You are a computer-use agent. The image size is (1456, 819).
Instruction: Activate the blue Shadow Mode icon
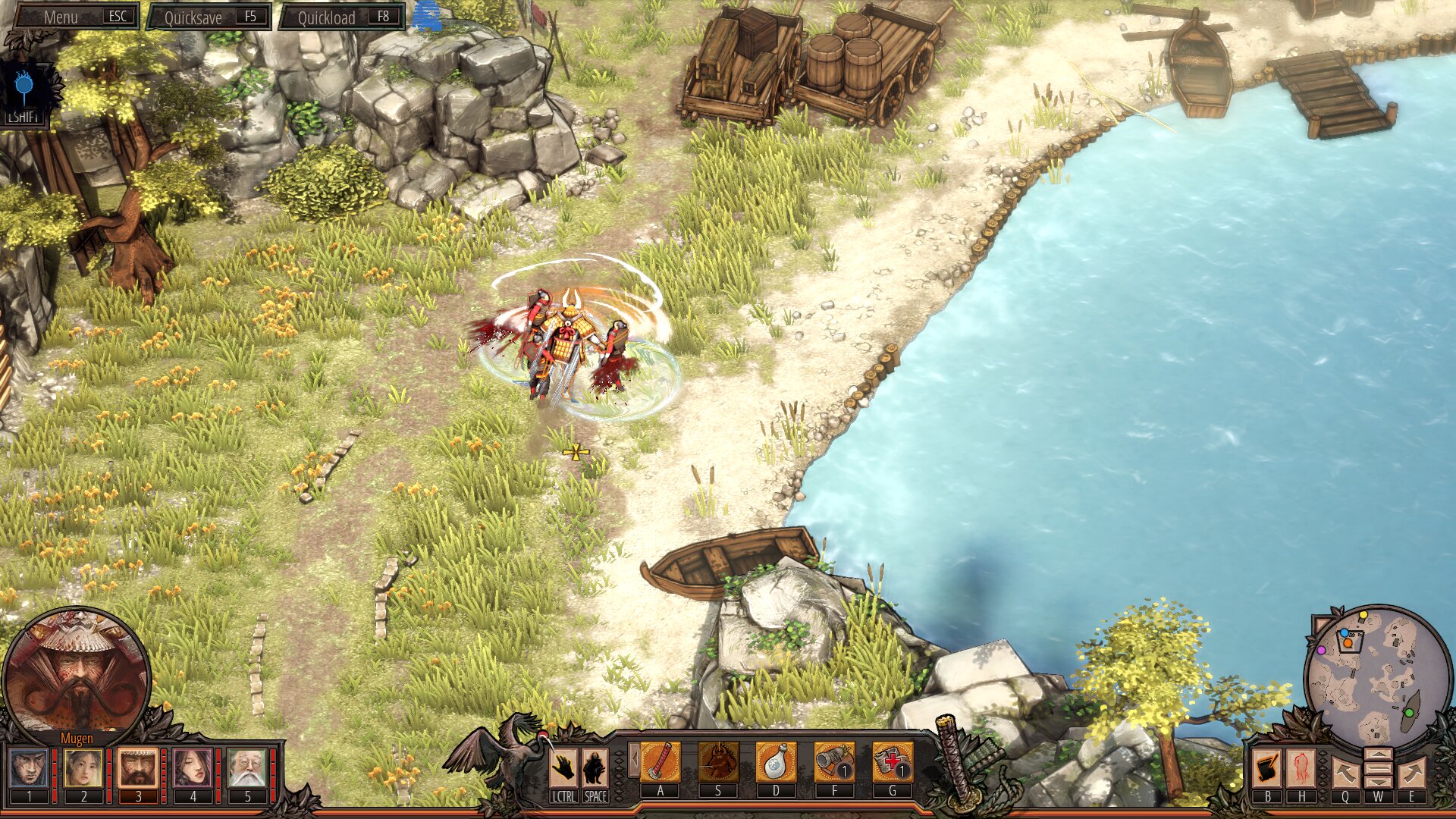click(24, 89)
